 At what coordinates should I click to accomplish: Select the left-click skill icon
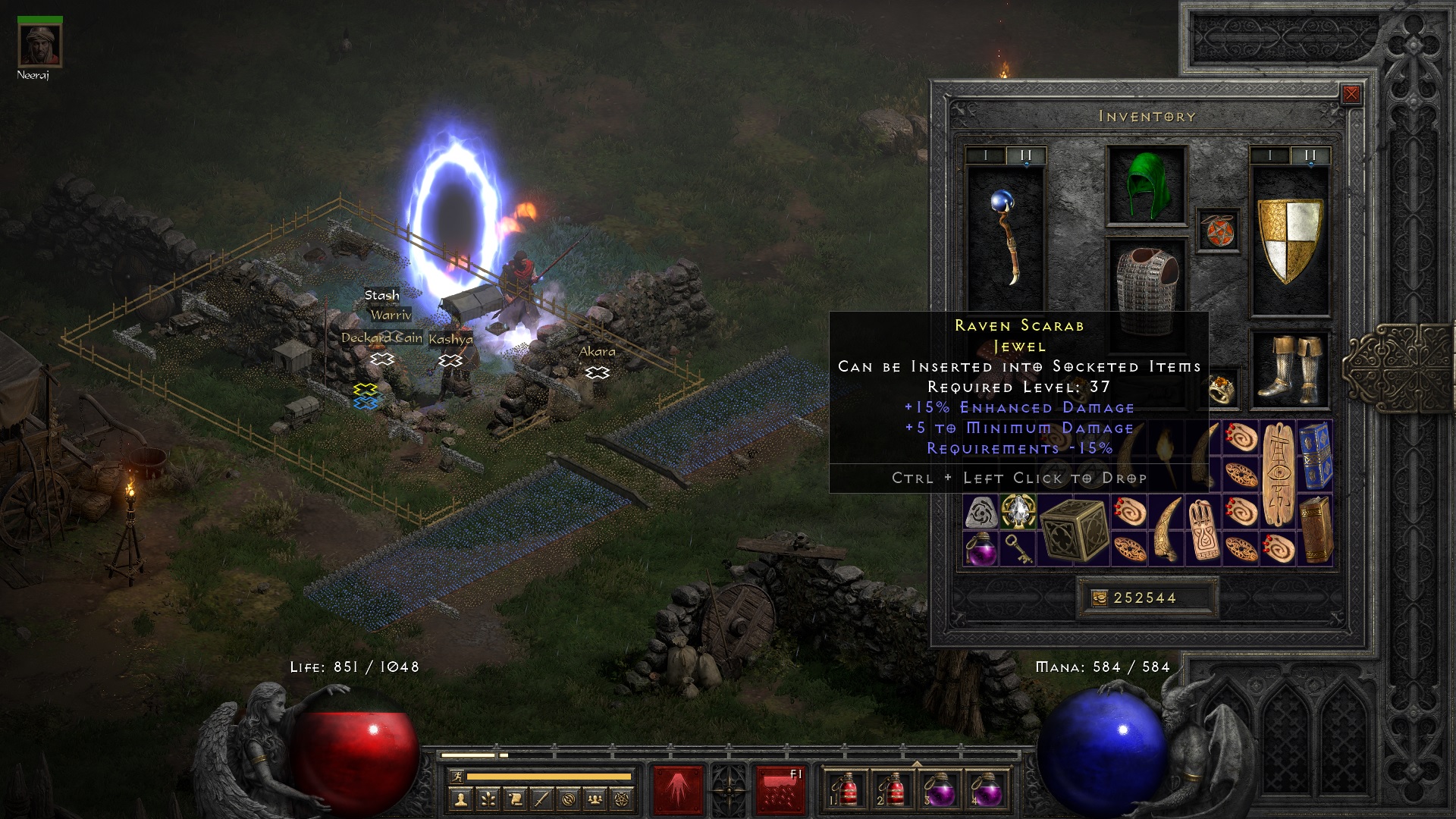click(x=677, y=790)
